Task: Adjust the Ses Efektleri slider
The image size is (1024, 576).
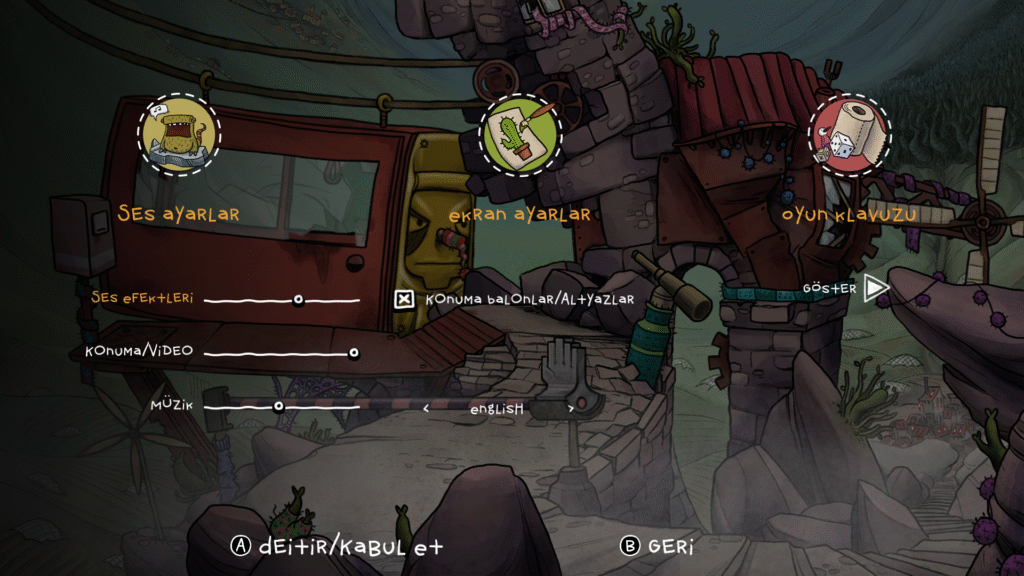Action: (x=298, y=299)
